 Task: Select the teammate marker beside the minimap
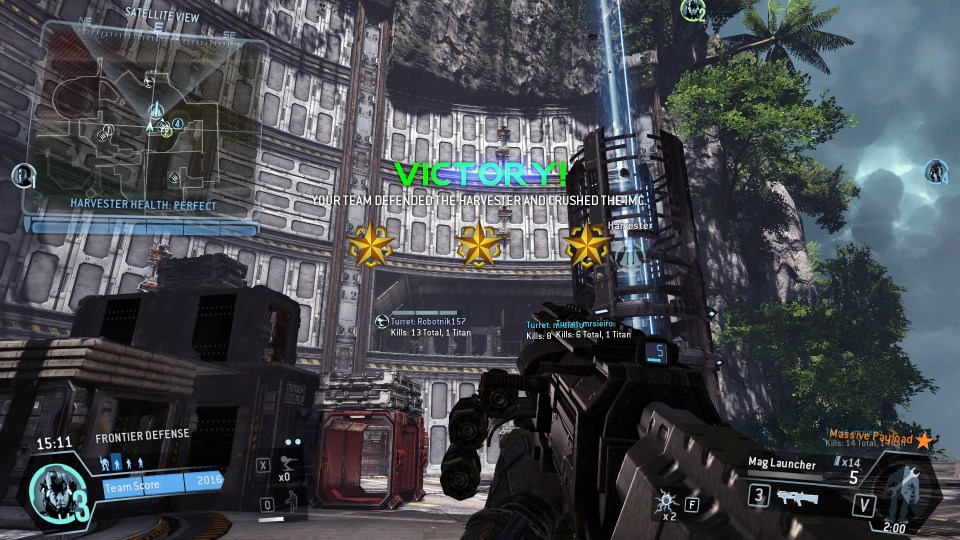[x=21, y=176]
